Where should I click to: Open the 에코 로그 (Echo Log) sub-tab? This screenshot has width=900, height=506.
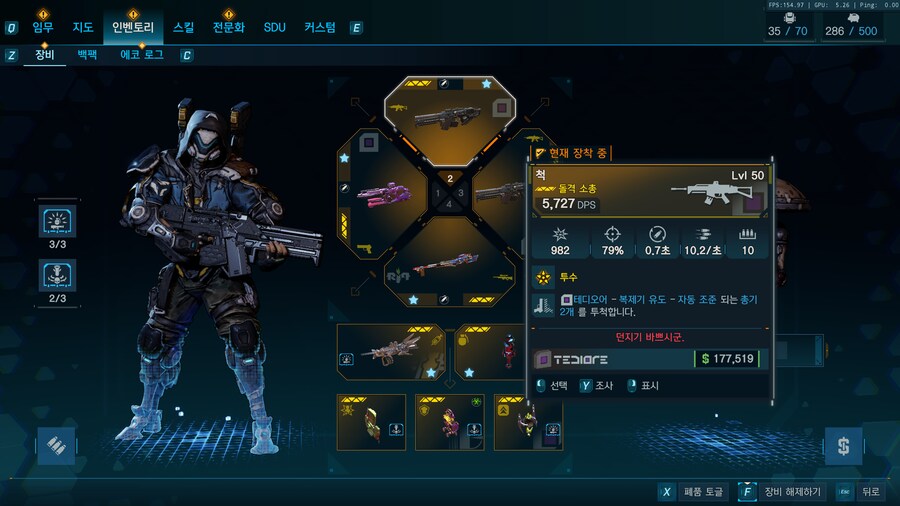click(x=142, y=55)
